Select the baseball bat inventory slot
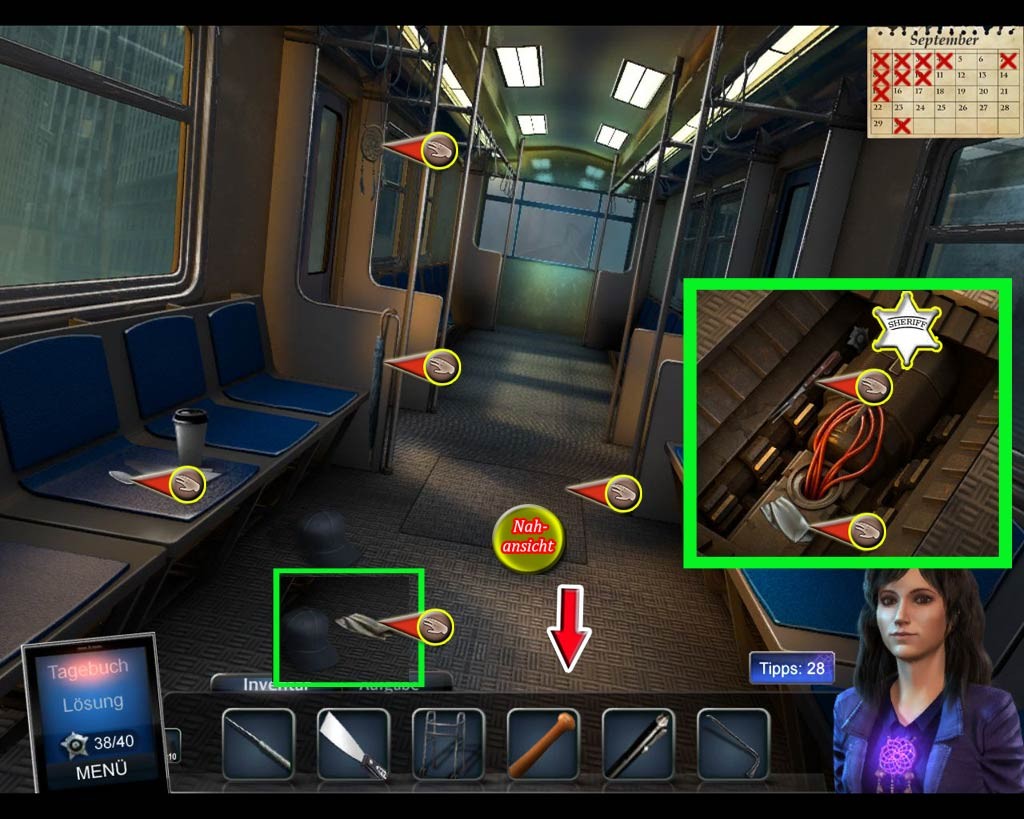Screen dimensions: 1024x819 (543, 744)
